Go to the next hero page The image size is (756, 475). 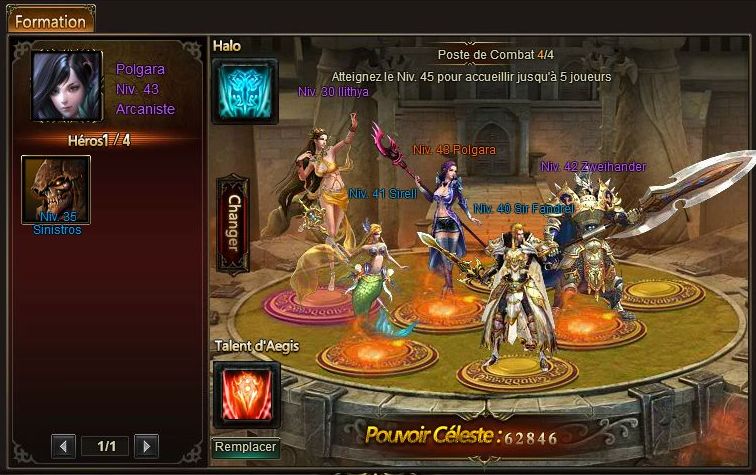pos(146,445)
